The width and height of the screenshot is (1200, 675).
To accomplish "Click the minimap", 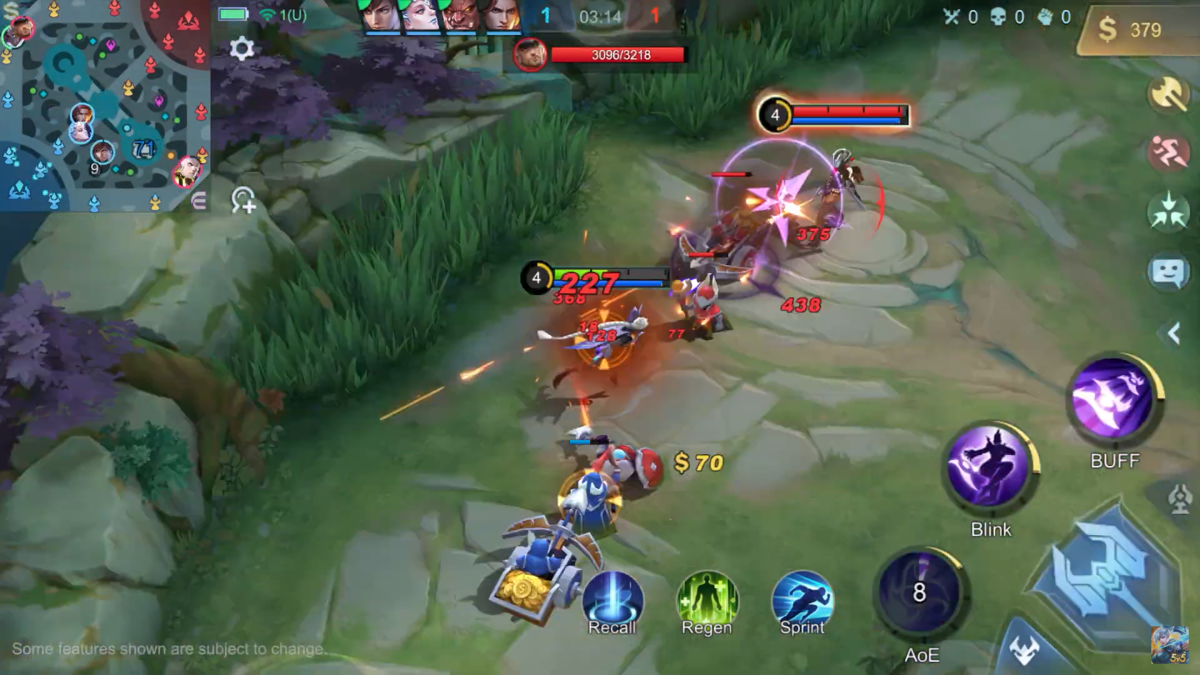I will click(x=104, y=105).
